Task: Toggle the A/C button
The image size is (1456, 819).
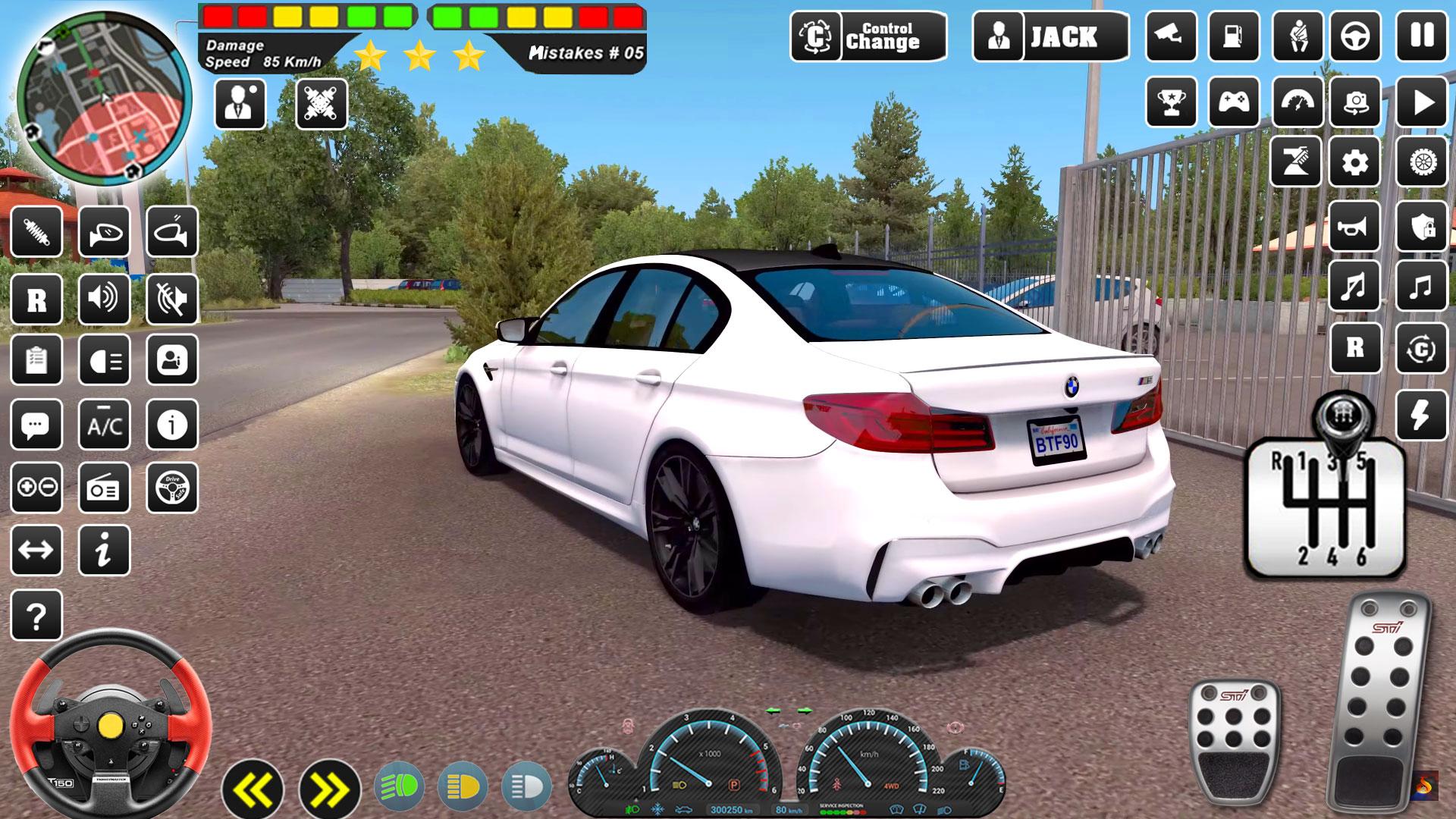Action: click(105, 425)
